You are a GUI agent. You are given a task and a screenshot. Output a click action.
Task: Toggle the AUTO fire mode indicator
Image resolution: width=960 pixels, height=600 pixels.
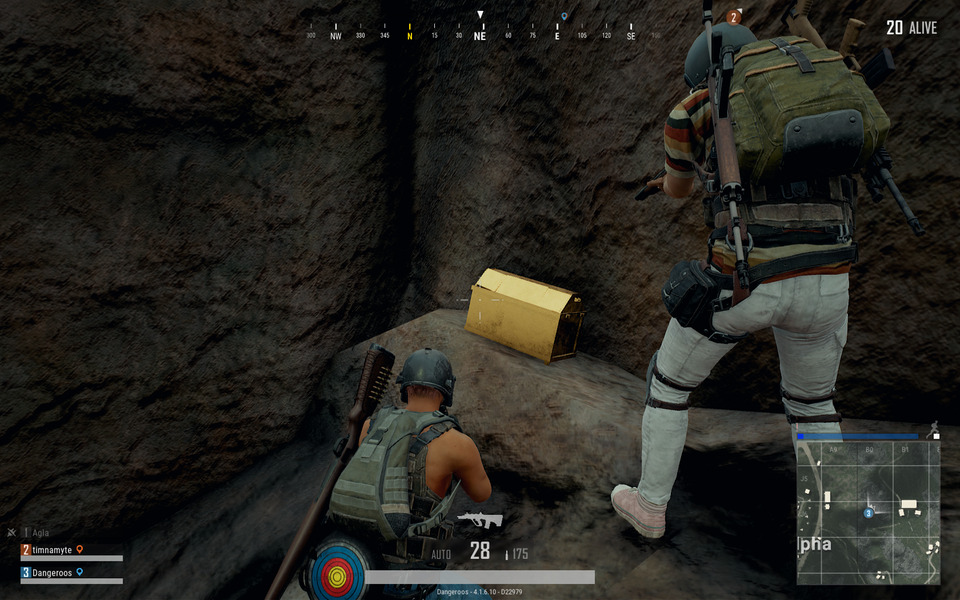[x=442, y=553]
